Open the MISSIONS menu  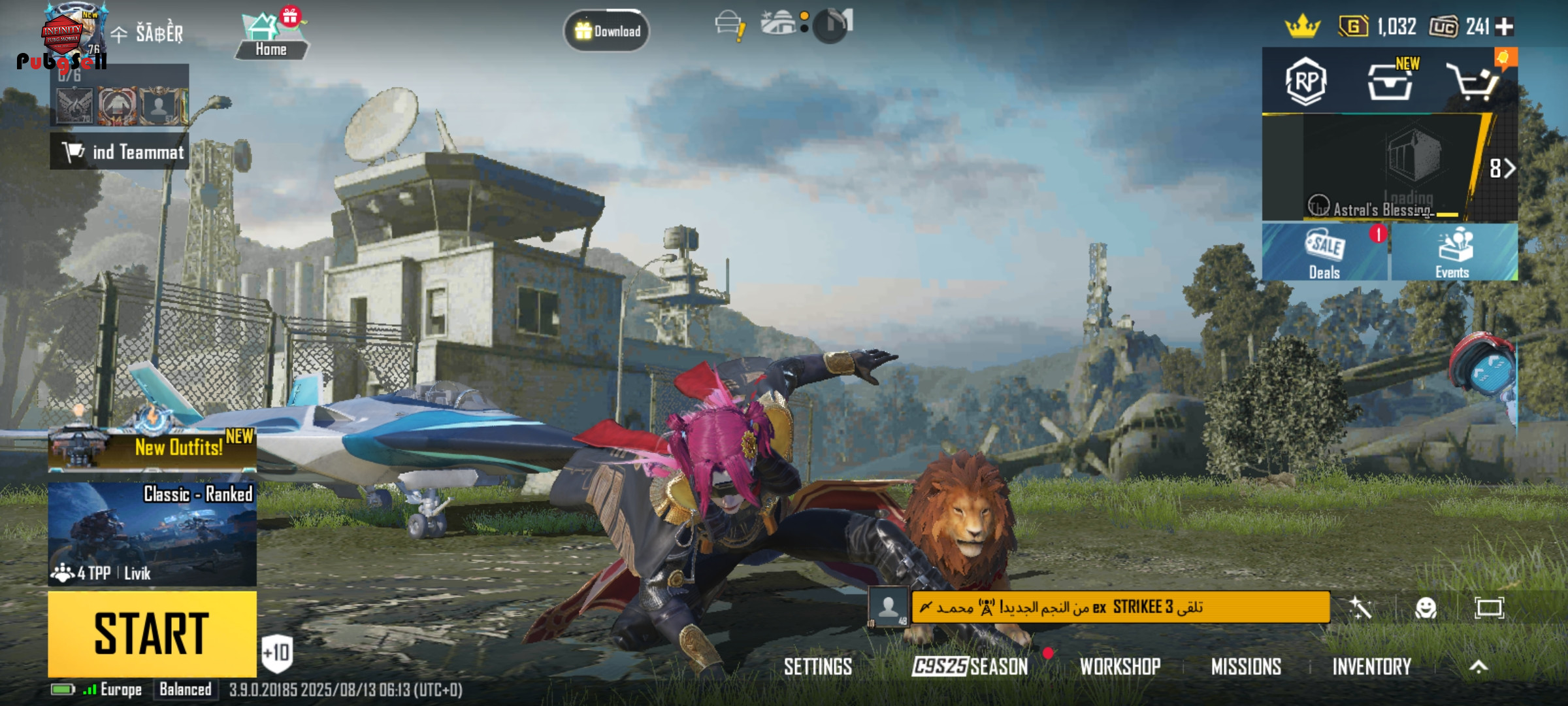(x=1246, y=667)
